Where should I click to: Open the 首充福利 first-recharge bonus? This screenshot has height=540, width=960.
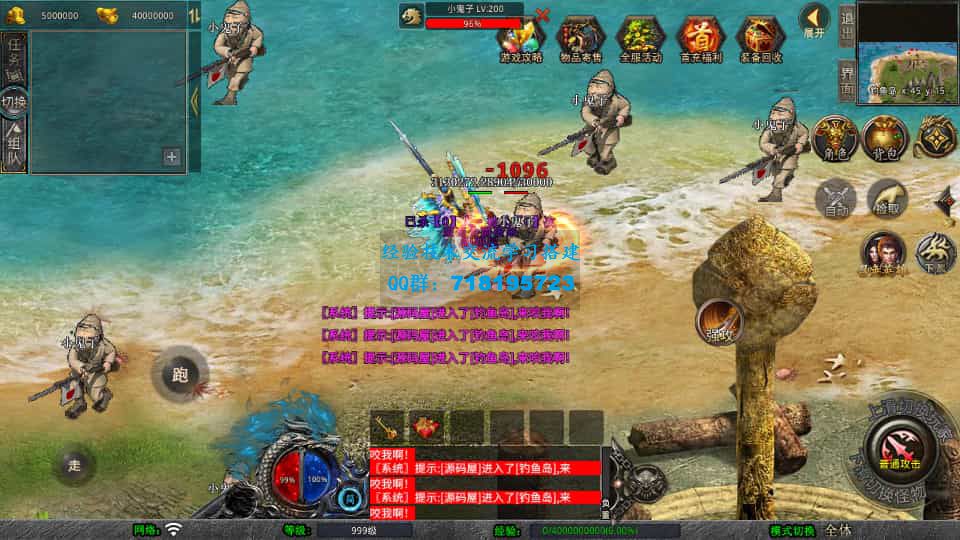click(700, 39)
